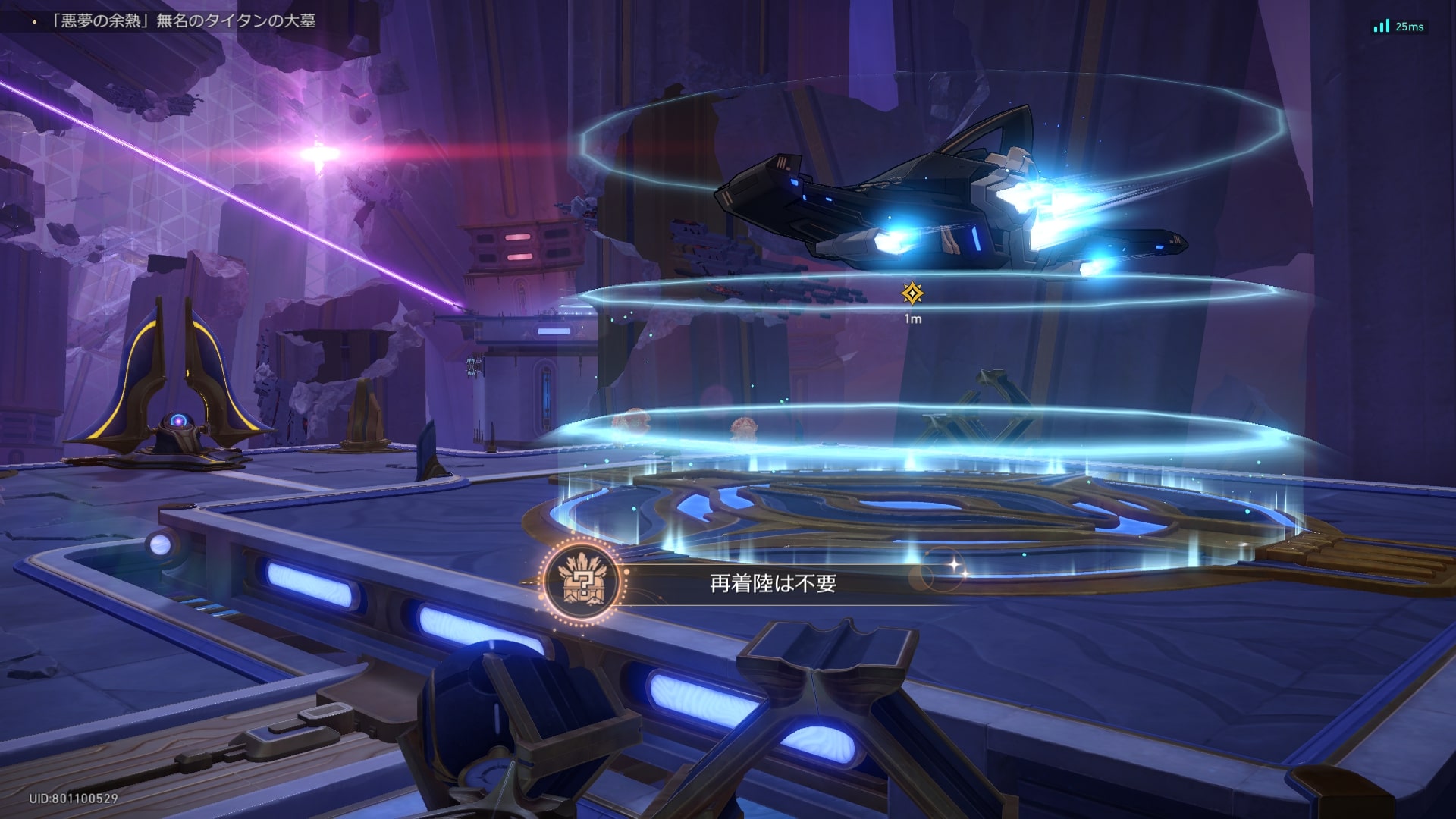Click the treasure chest achievement icon
The height and width of the screenshot is (819, 1456).
click(582, 582)
